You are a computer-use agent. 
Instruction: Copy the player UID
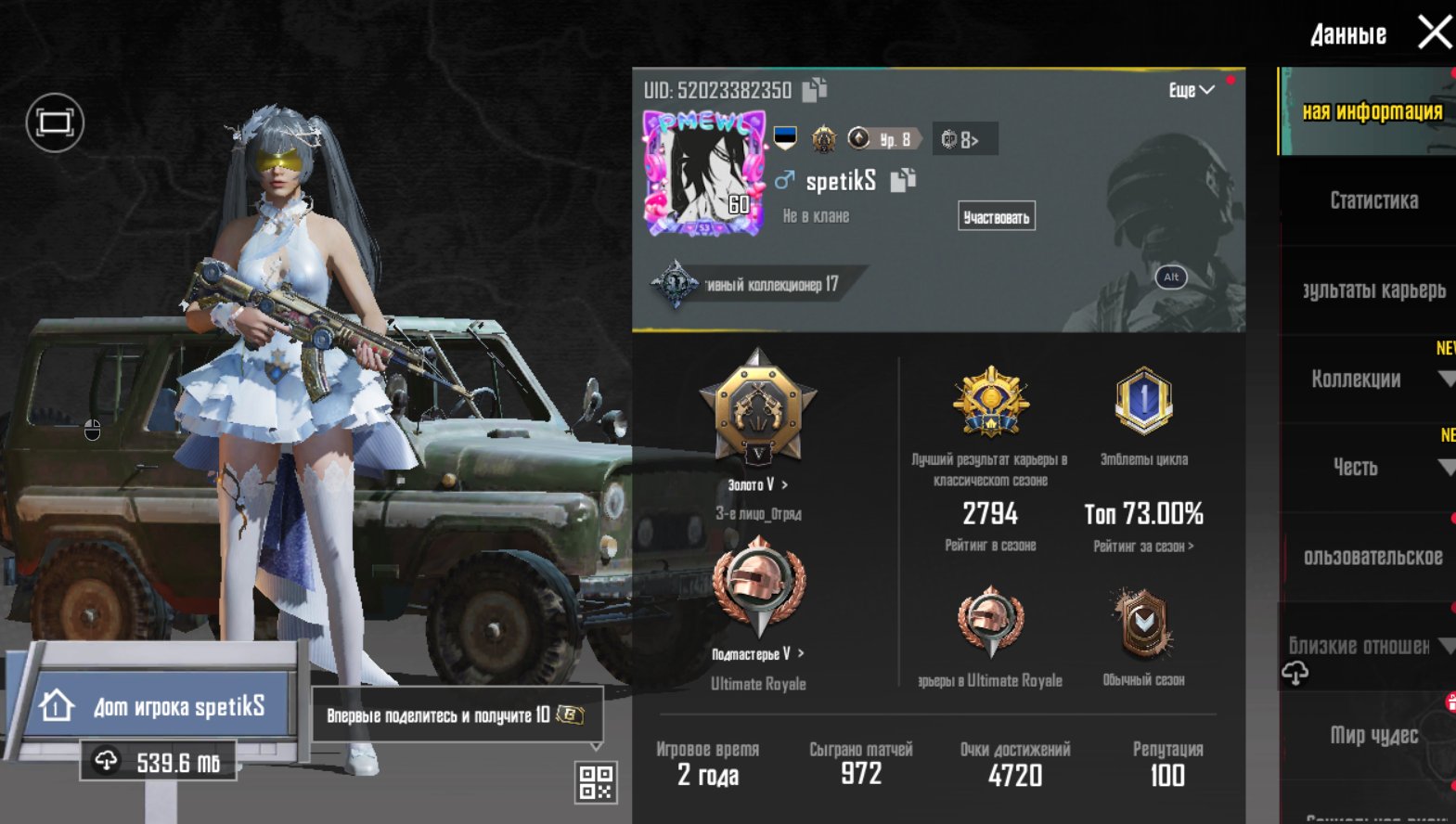814,89
